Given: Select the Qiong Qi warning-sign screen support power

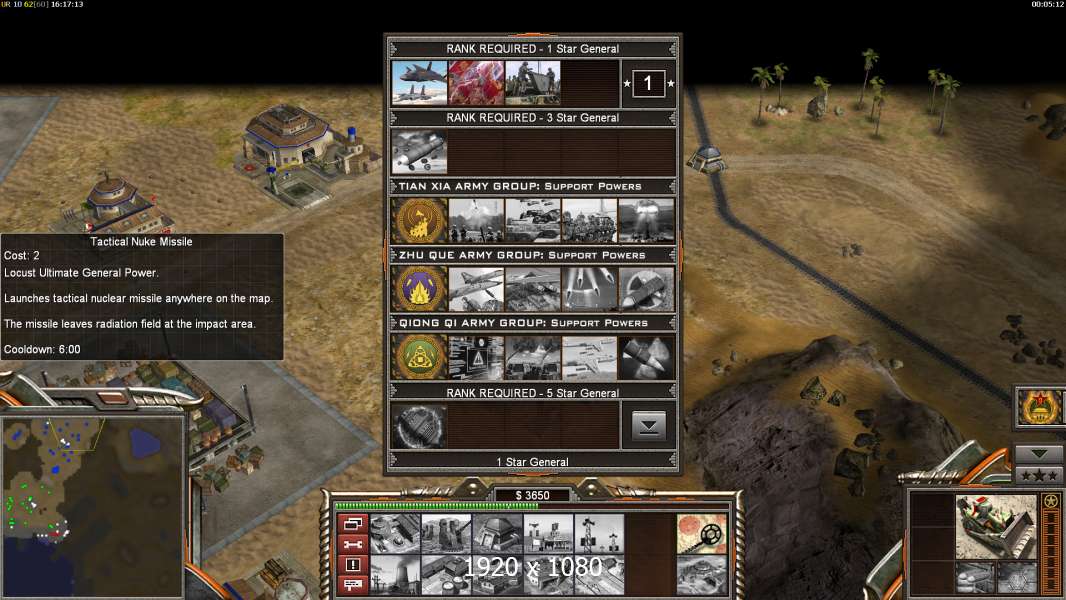Looking at the screenshot, I should [475, 357].
